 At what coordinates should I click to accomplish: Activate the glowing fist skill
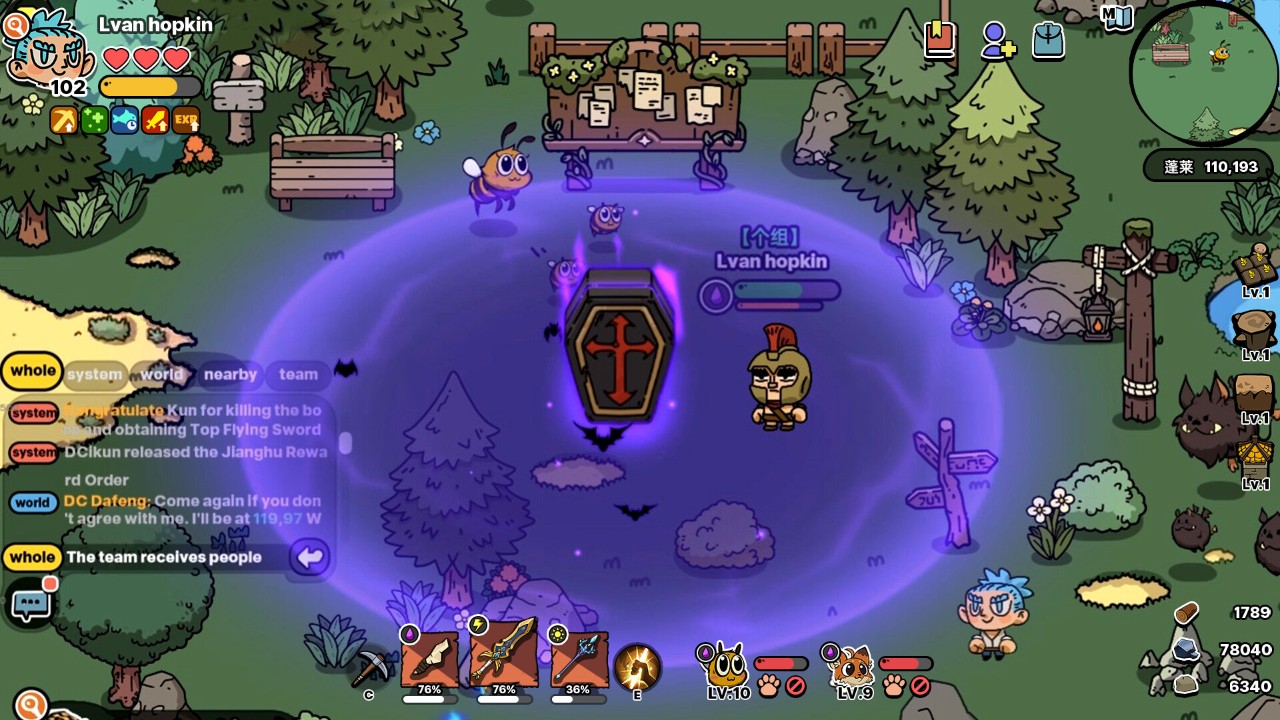click(x=636, y=667)
